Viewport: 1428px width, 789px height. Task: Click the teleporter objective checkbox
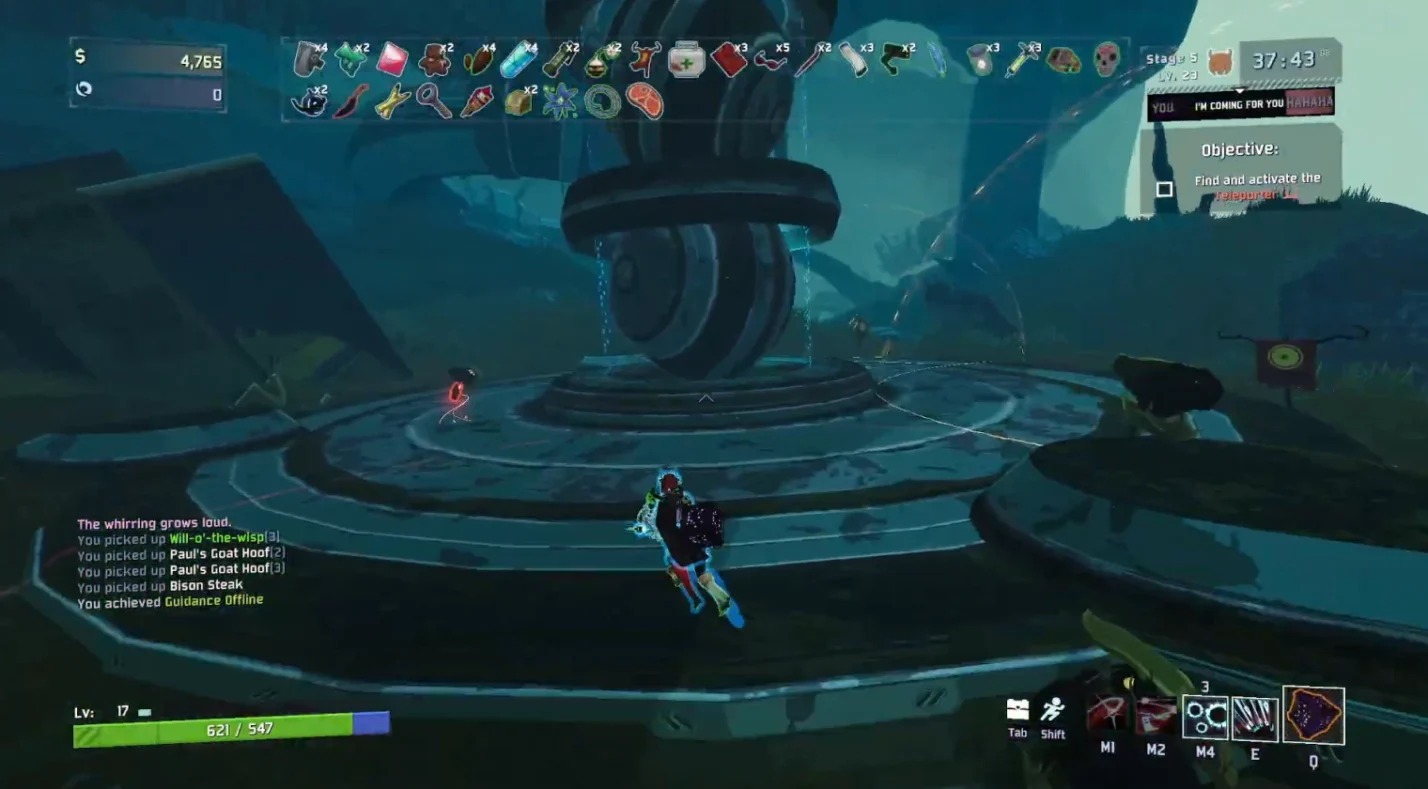[1164, 189]
